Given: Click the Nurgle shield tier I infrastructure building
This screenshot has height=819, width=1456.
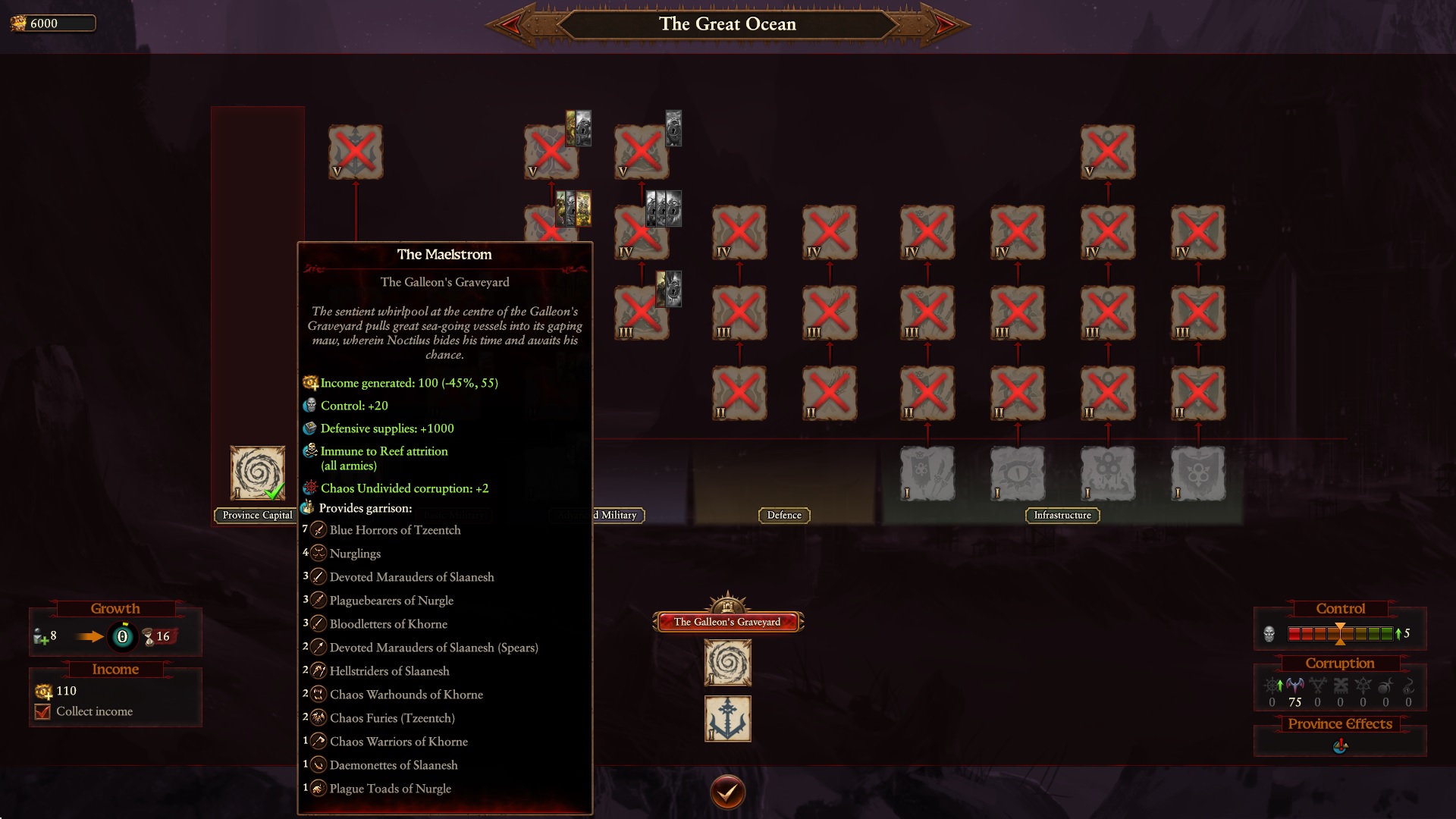Looking at the screenshot, I should (1198, 474).
